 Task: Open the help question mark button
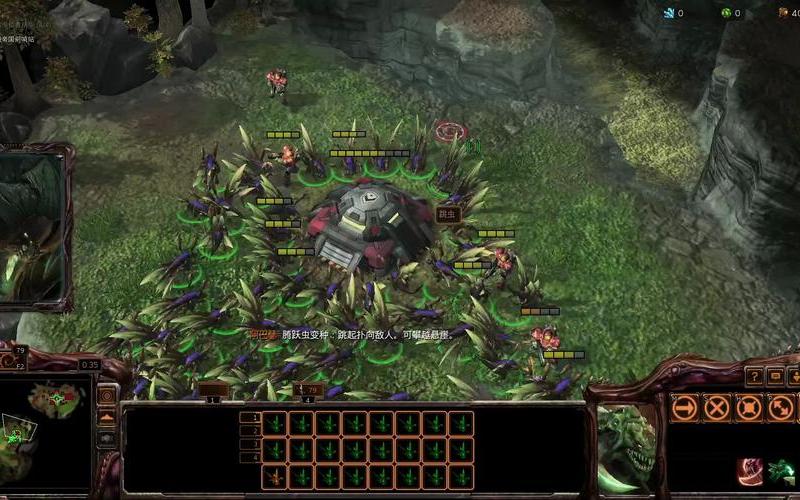[754, 376]
